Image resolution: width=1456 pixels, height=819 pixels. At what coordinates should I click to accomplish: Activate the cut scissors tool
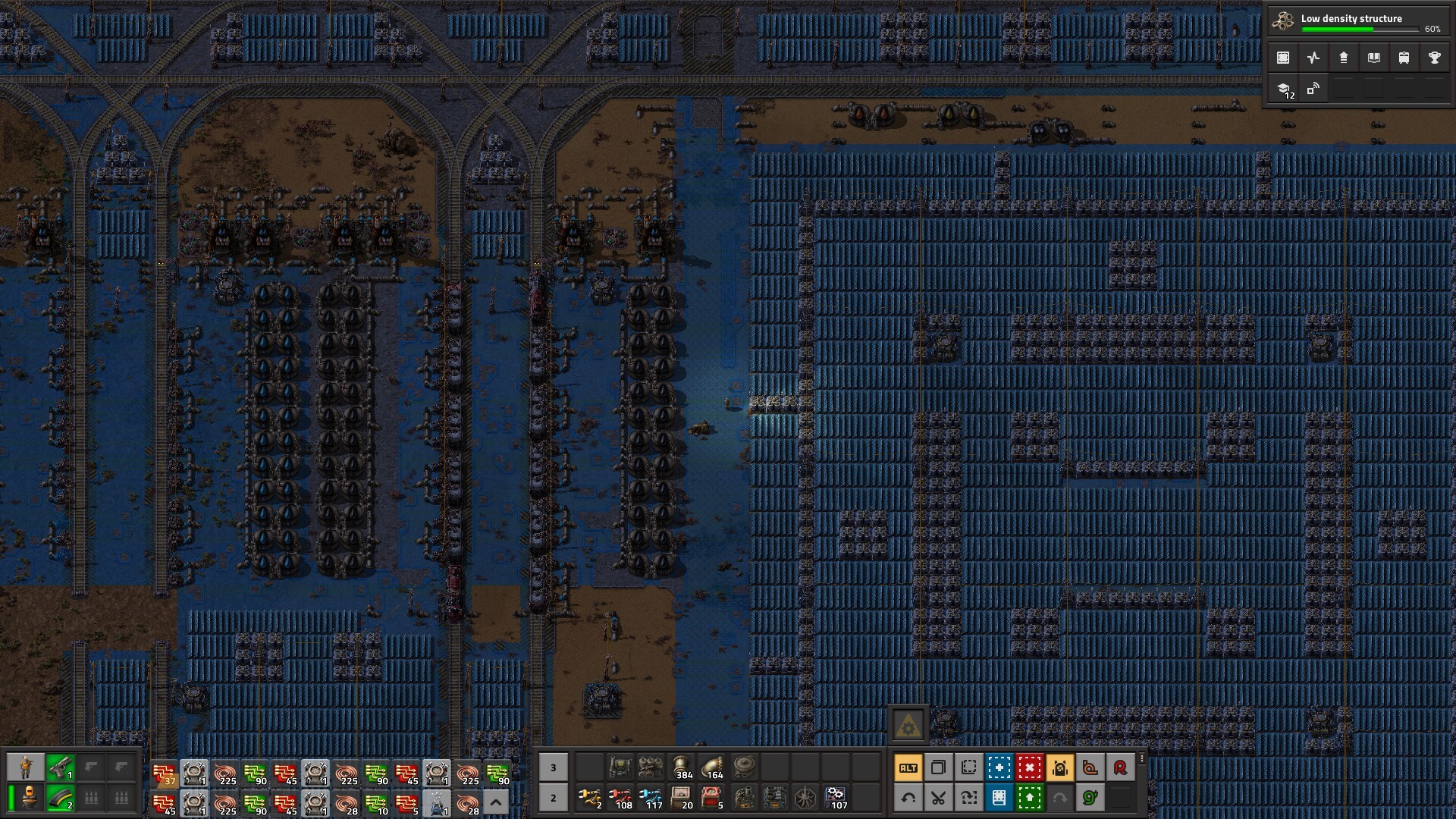pyautogui.click(x=938, y=798)
